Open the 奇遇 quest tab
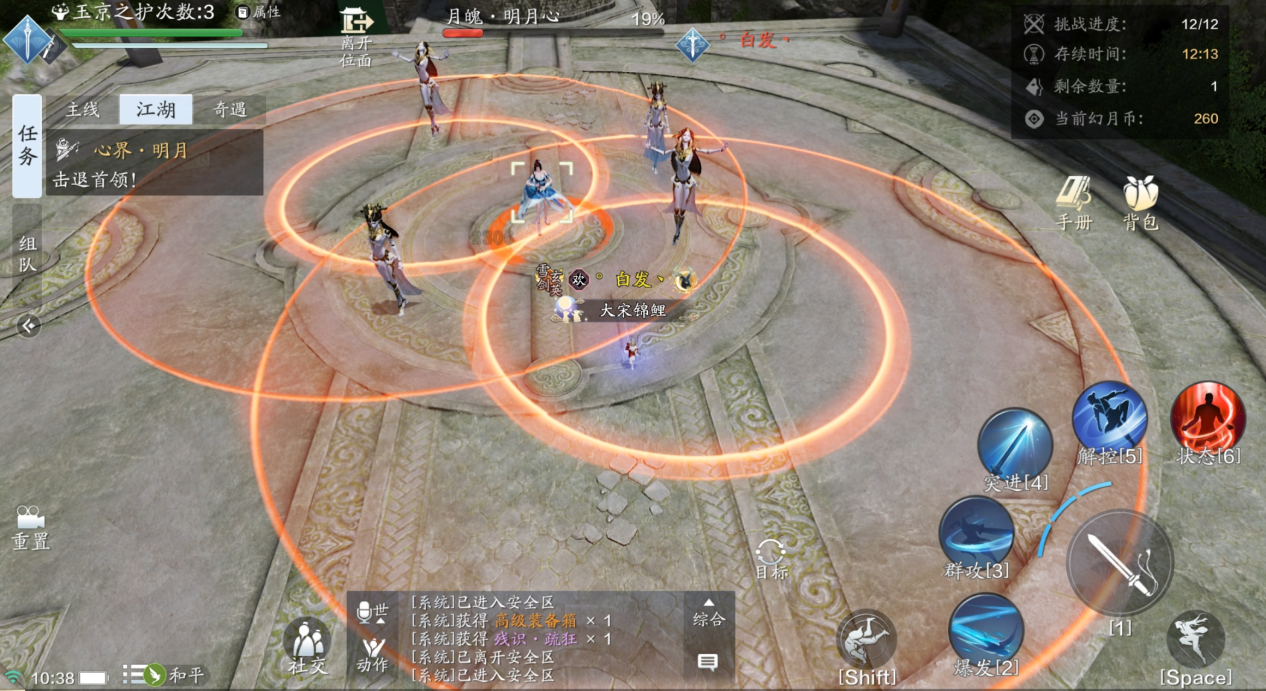 point(230,110)
